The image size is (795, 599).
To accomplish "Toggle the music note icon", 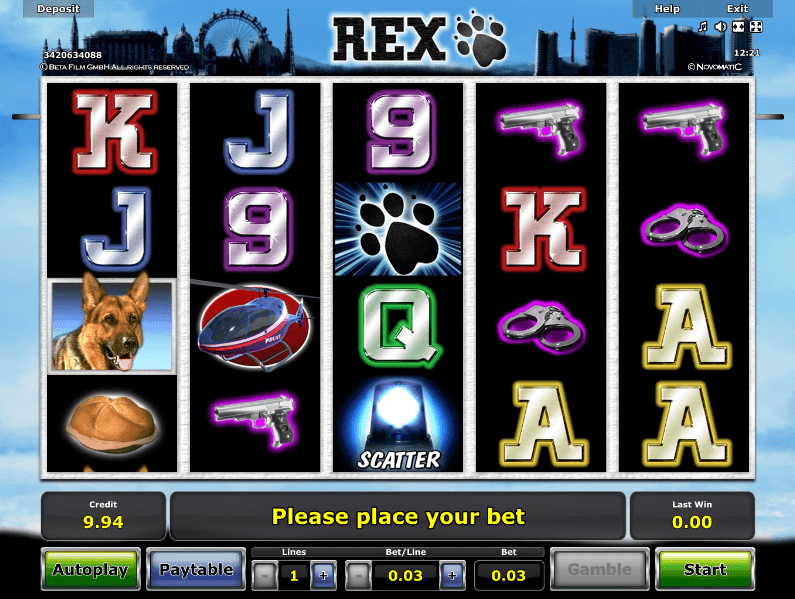I will 702,27.
